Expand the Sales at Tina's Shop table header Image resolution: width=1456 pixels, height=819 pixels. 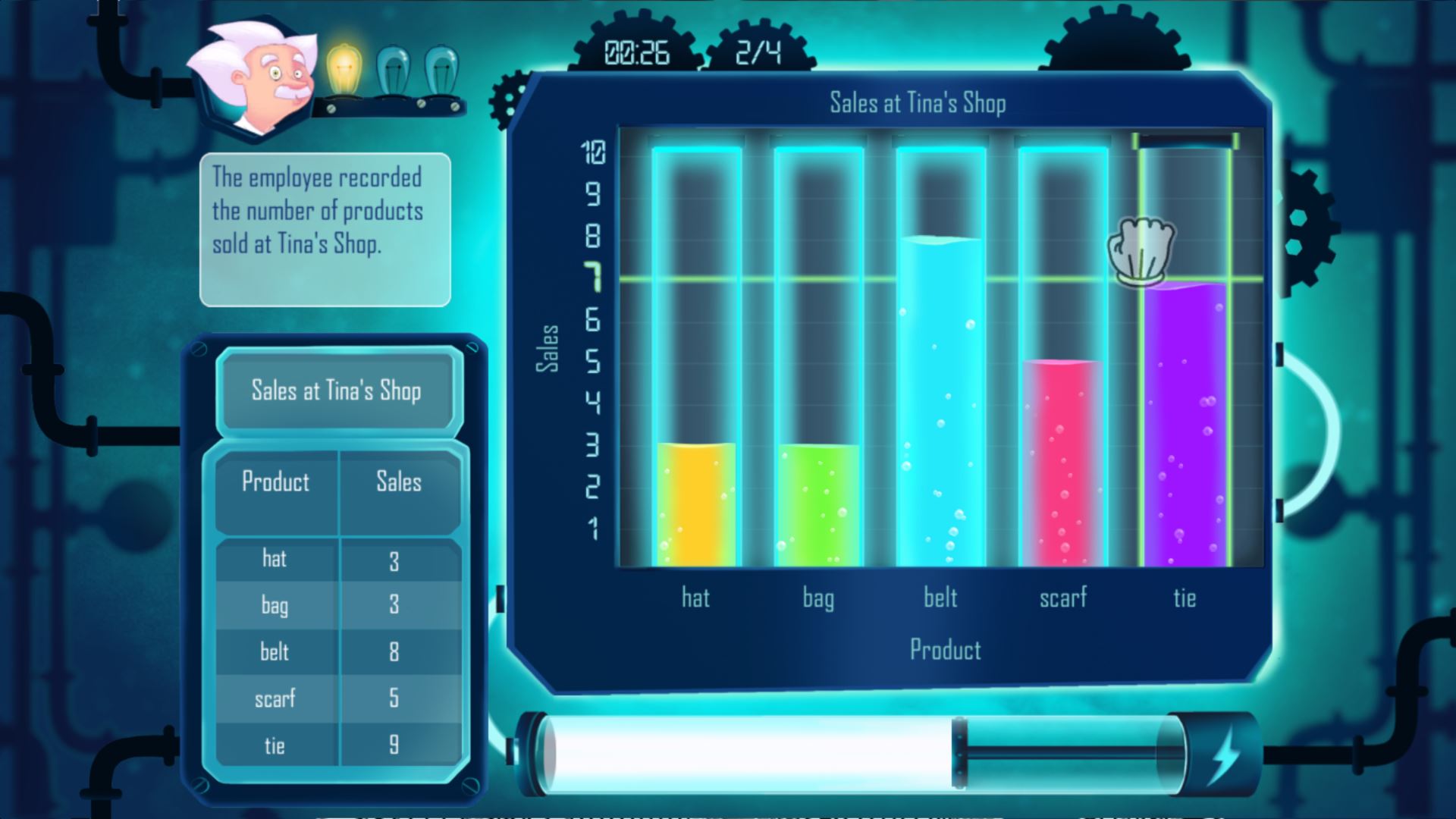337,392
